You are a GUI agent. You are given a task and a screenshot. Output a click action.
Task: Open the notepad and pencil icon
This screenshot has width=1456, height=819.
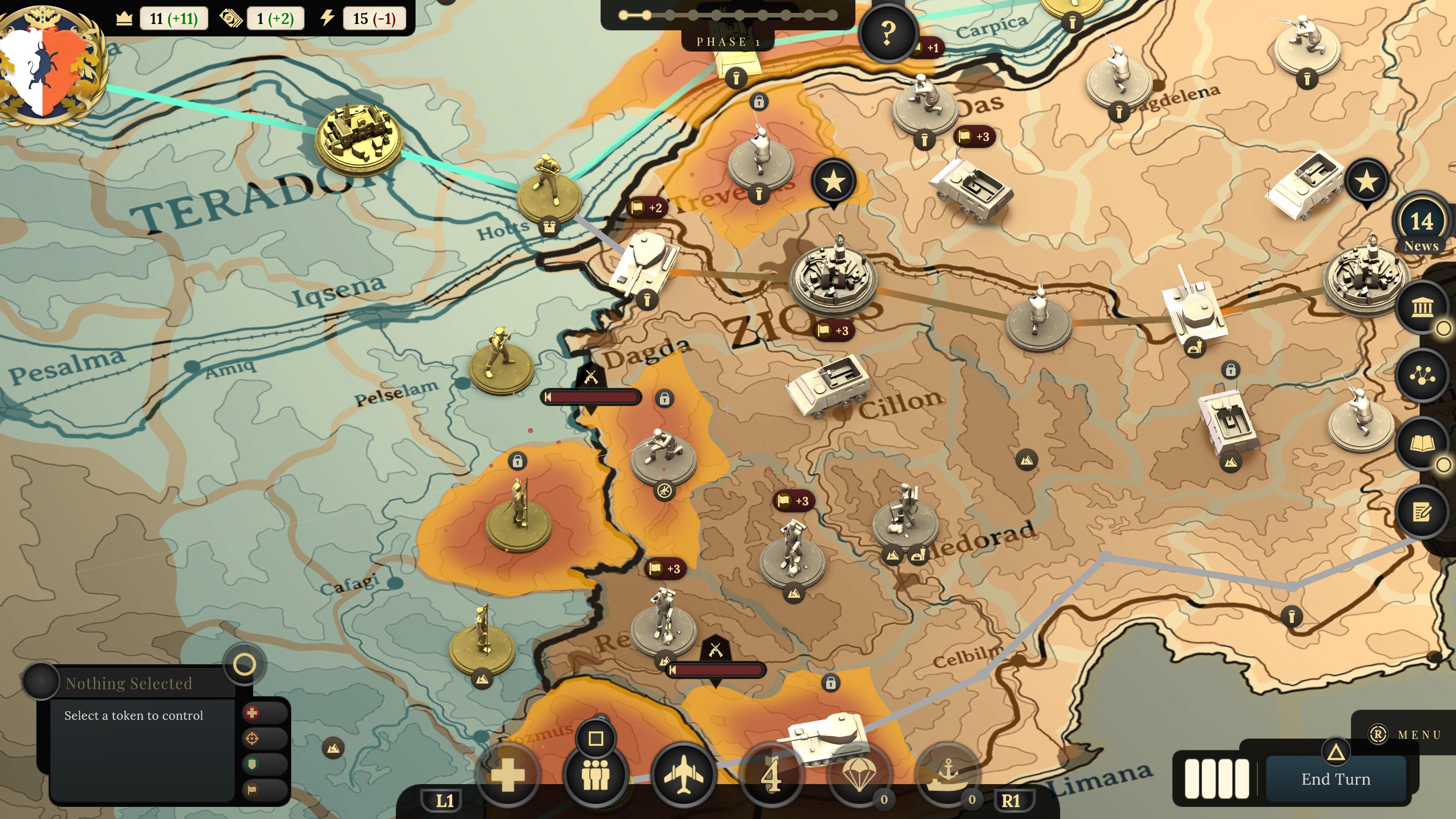1422,512
